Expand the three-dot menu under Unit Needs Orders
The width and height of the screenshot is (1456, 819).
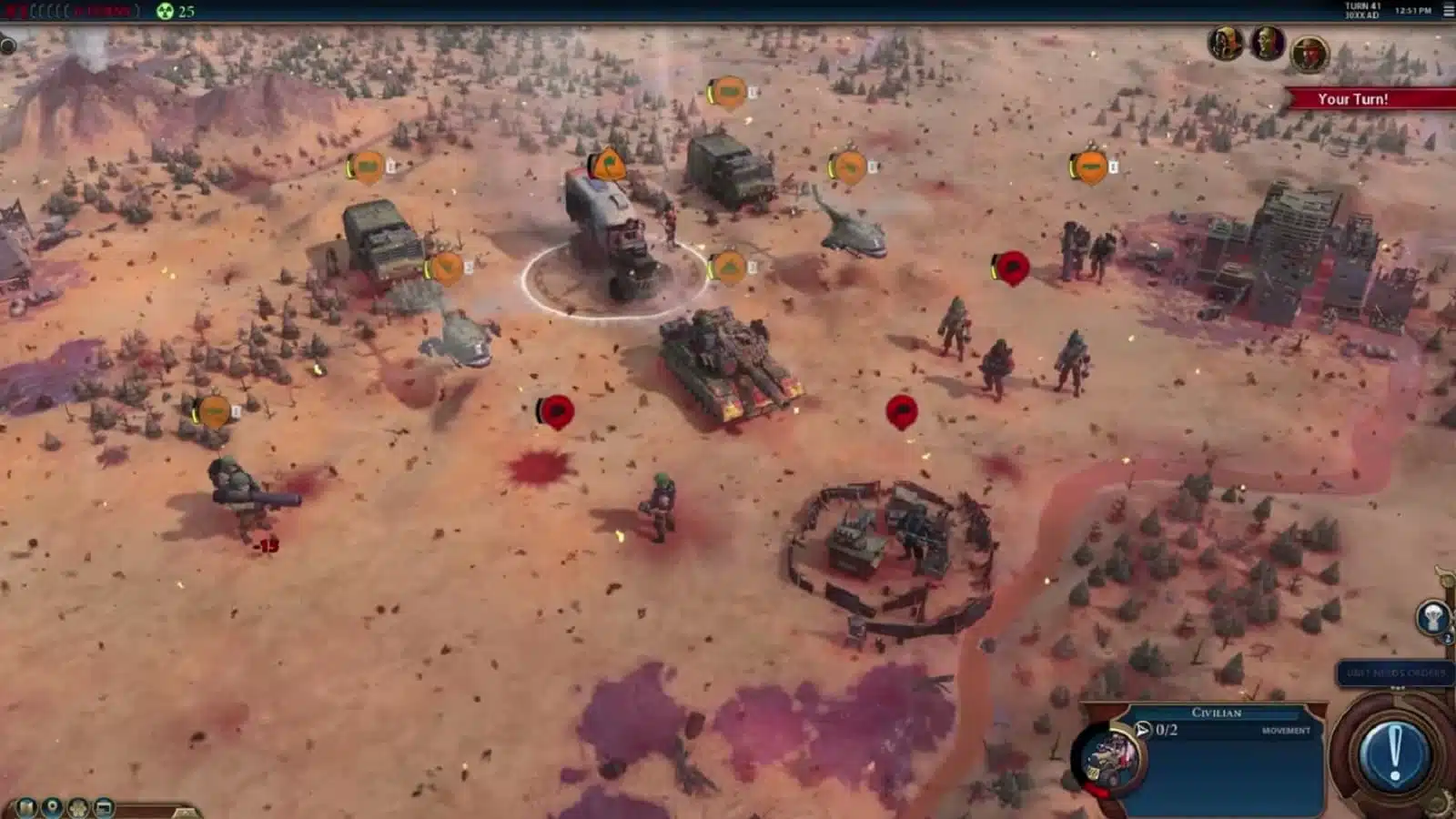(1399, 687)
